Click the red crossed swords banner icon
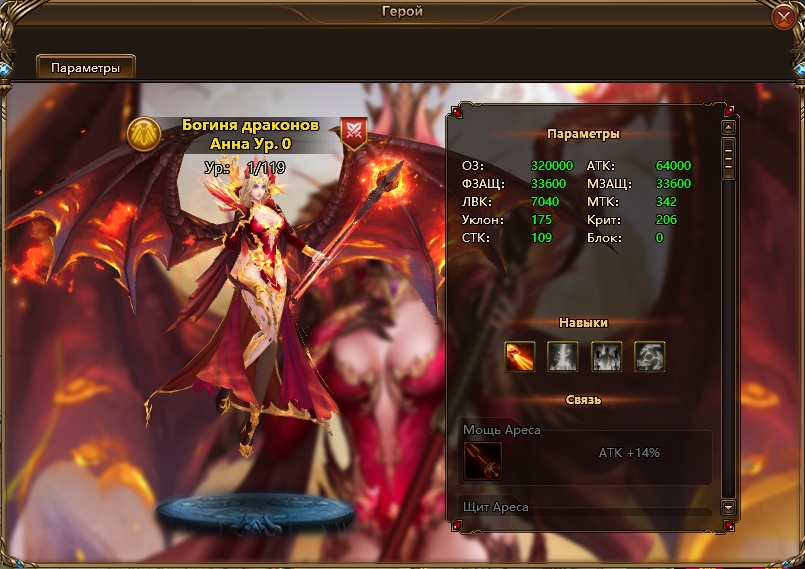This screenshot has width=805, height=569. click(354, 132)
